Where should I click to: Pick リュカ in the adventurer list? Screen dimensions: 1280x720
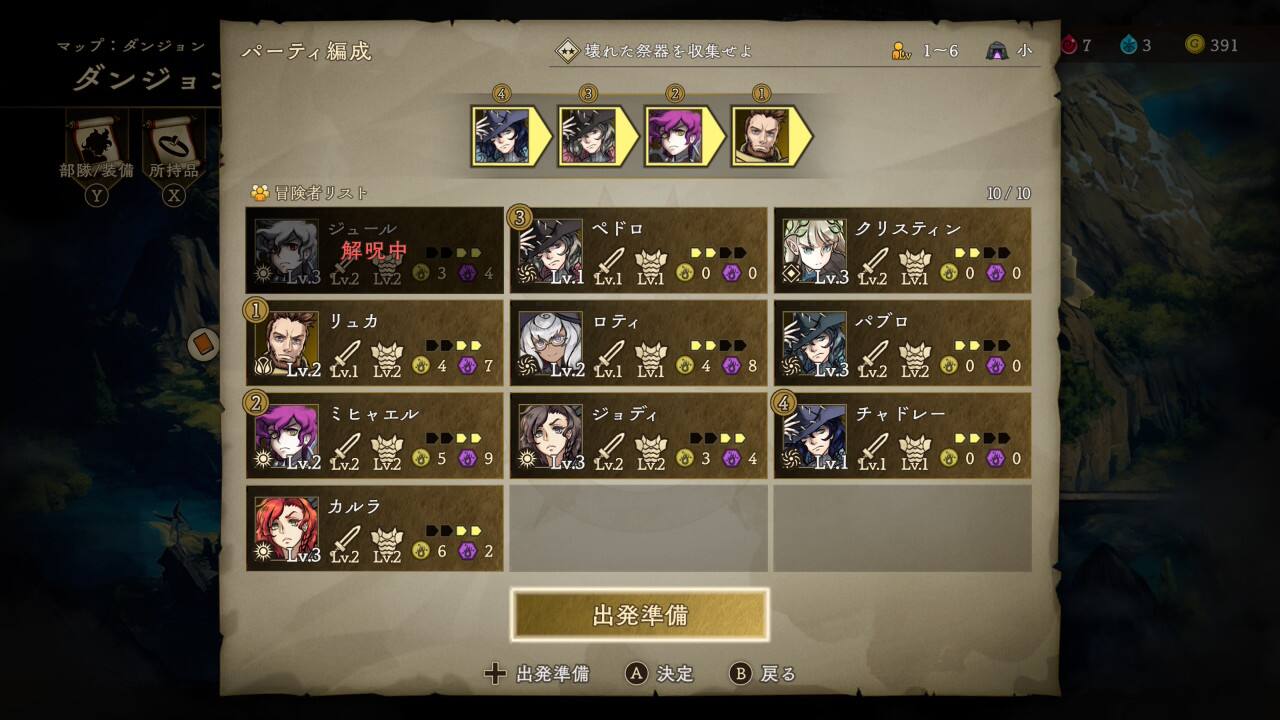(x=375, y=343)
